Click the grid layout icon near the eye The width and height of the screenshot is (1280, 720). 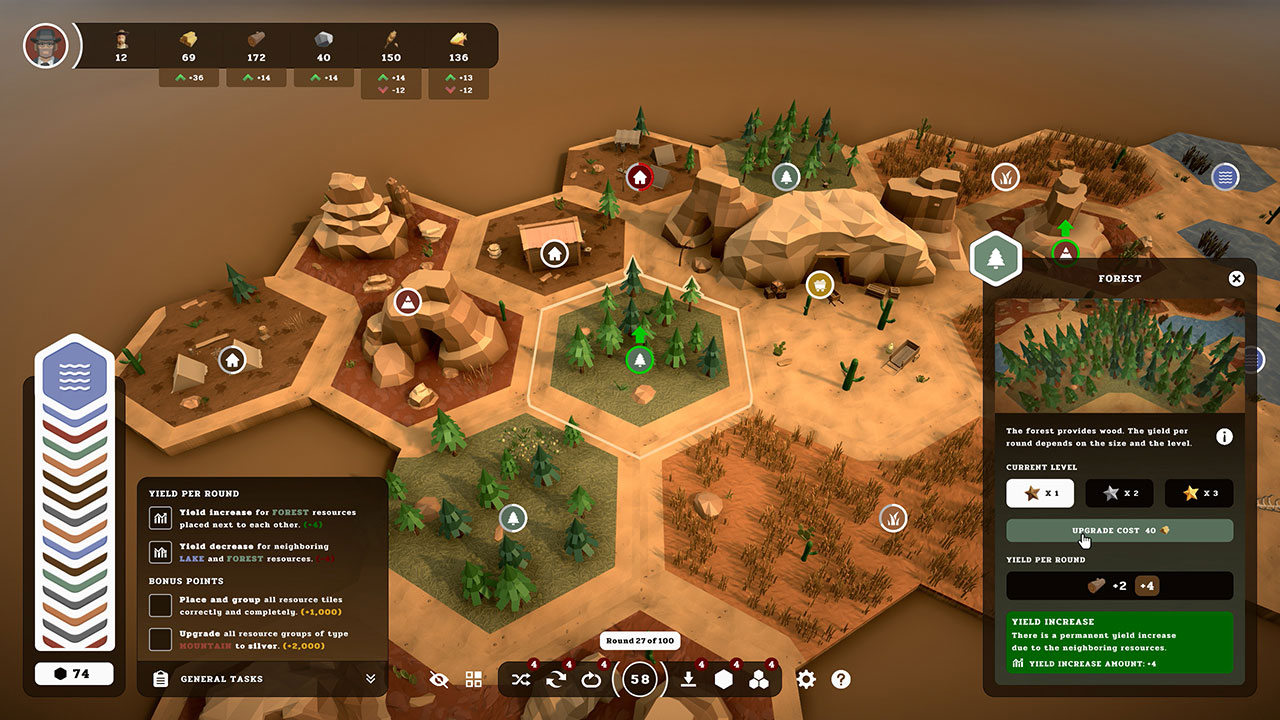tap(473, 679)
